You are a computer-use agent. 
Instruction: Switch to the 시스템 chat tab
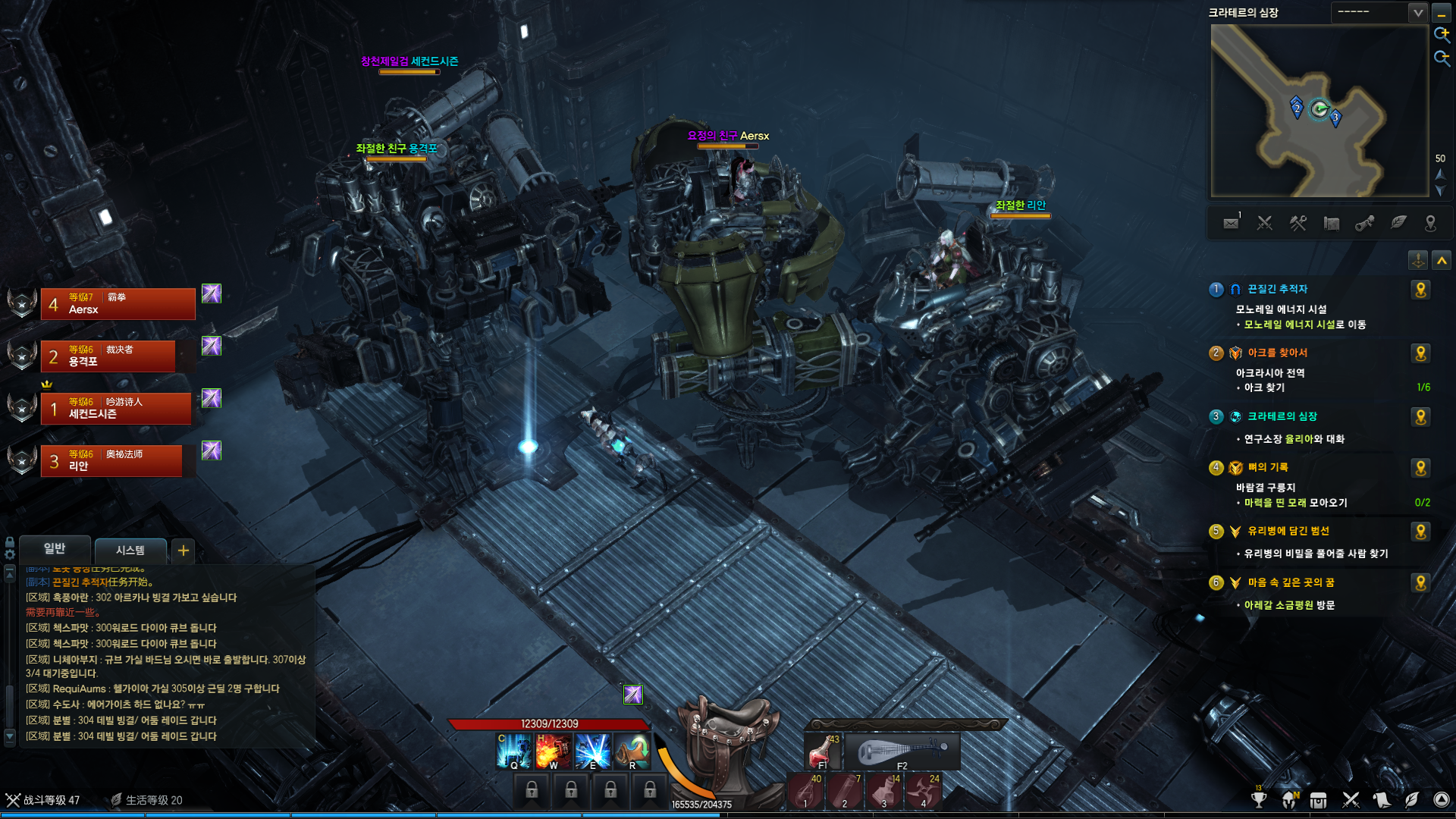130,550
